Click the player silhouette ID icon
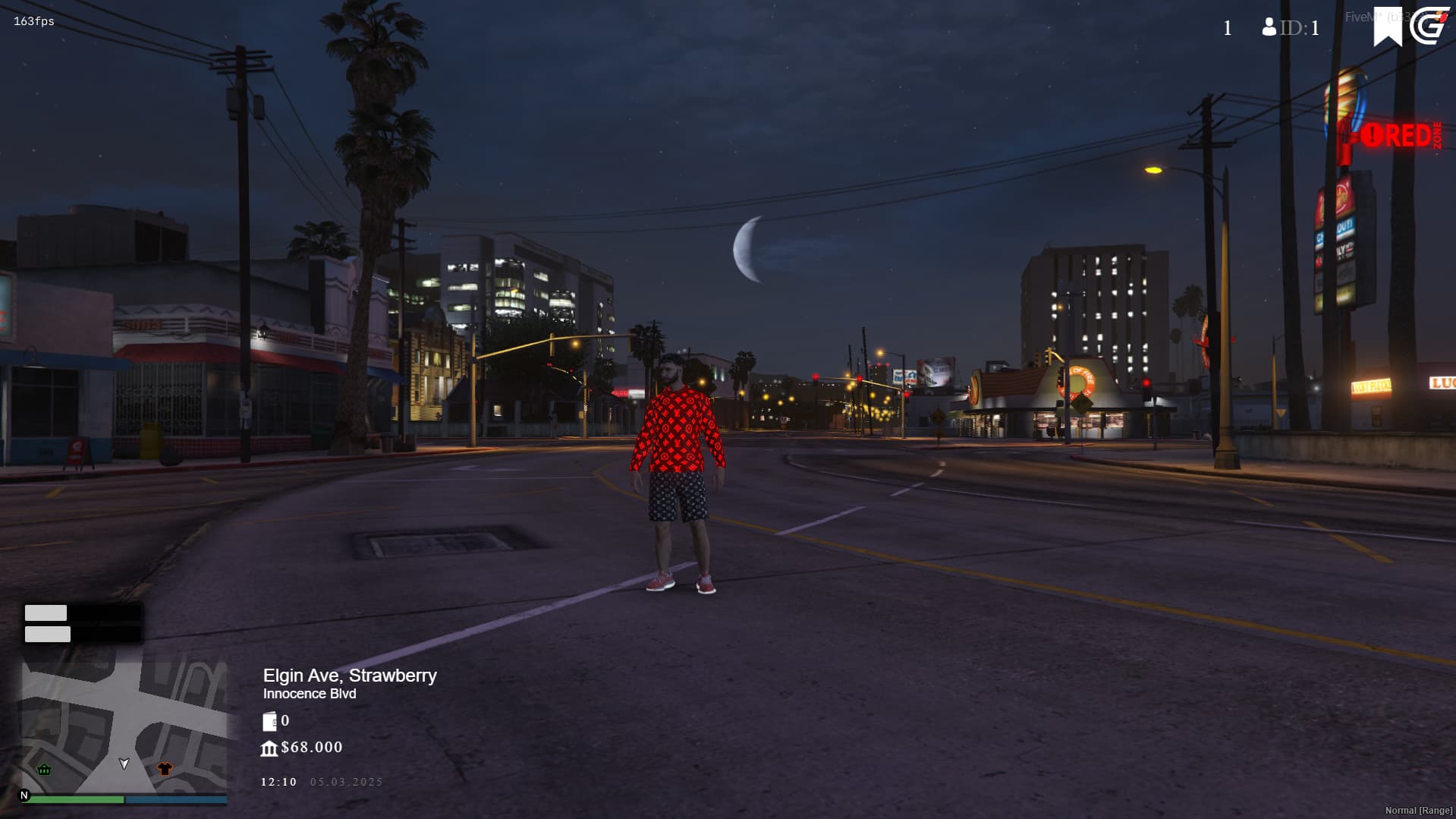The height and width of the screenshot is (819, 1456). 1269,27
